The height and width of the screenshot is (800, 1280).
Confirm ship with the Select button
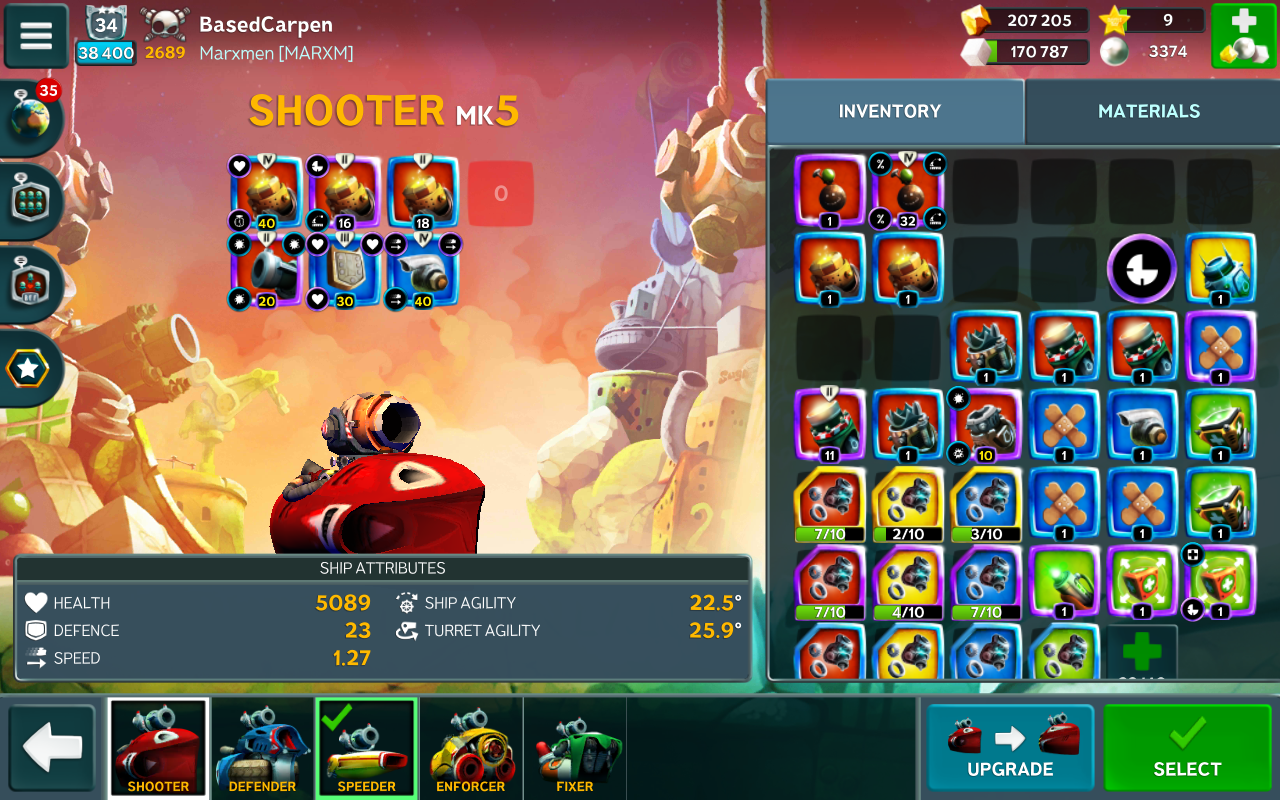[1187, 747]
